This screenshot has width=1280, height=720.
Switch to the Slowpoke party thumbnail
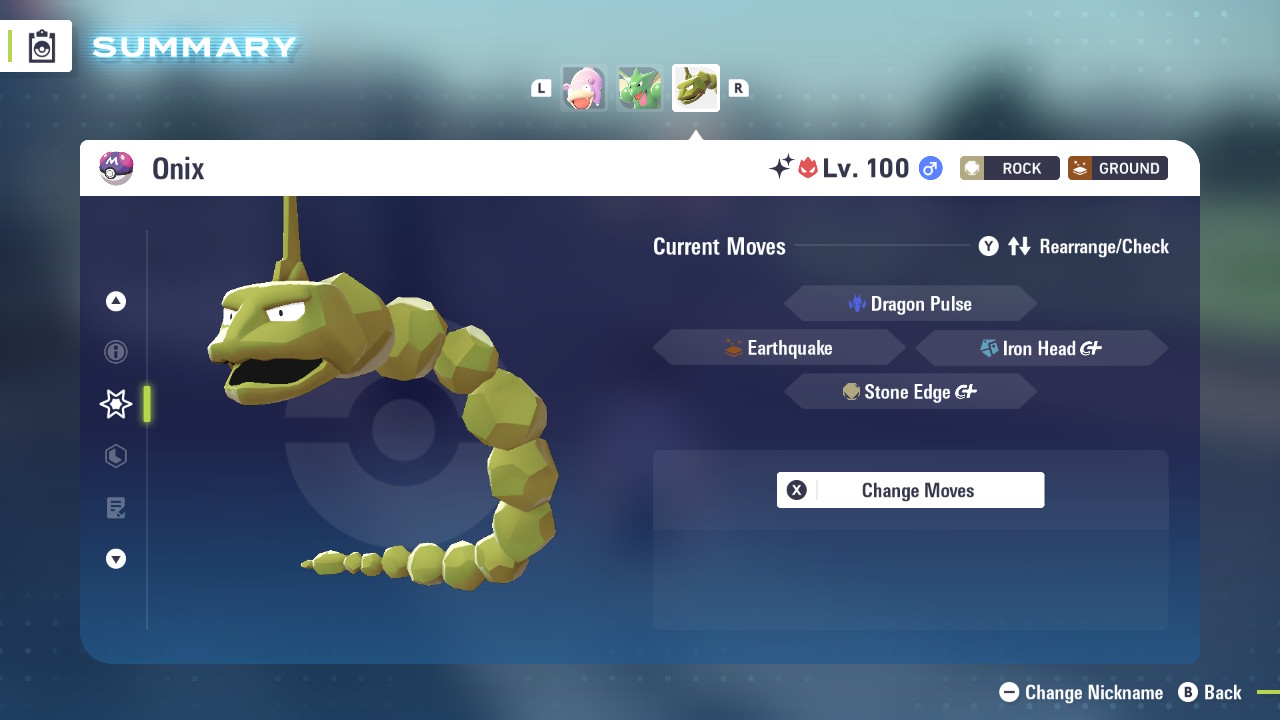pyautogui.click(x=584, y=88)
